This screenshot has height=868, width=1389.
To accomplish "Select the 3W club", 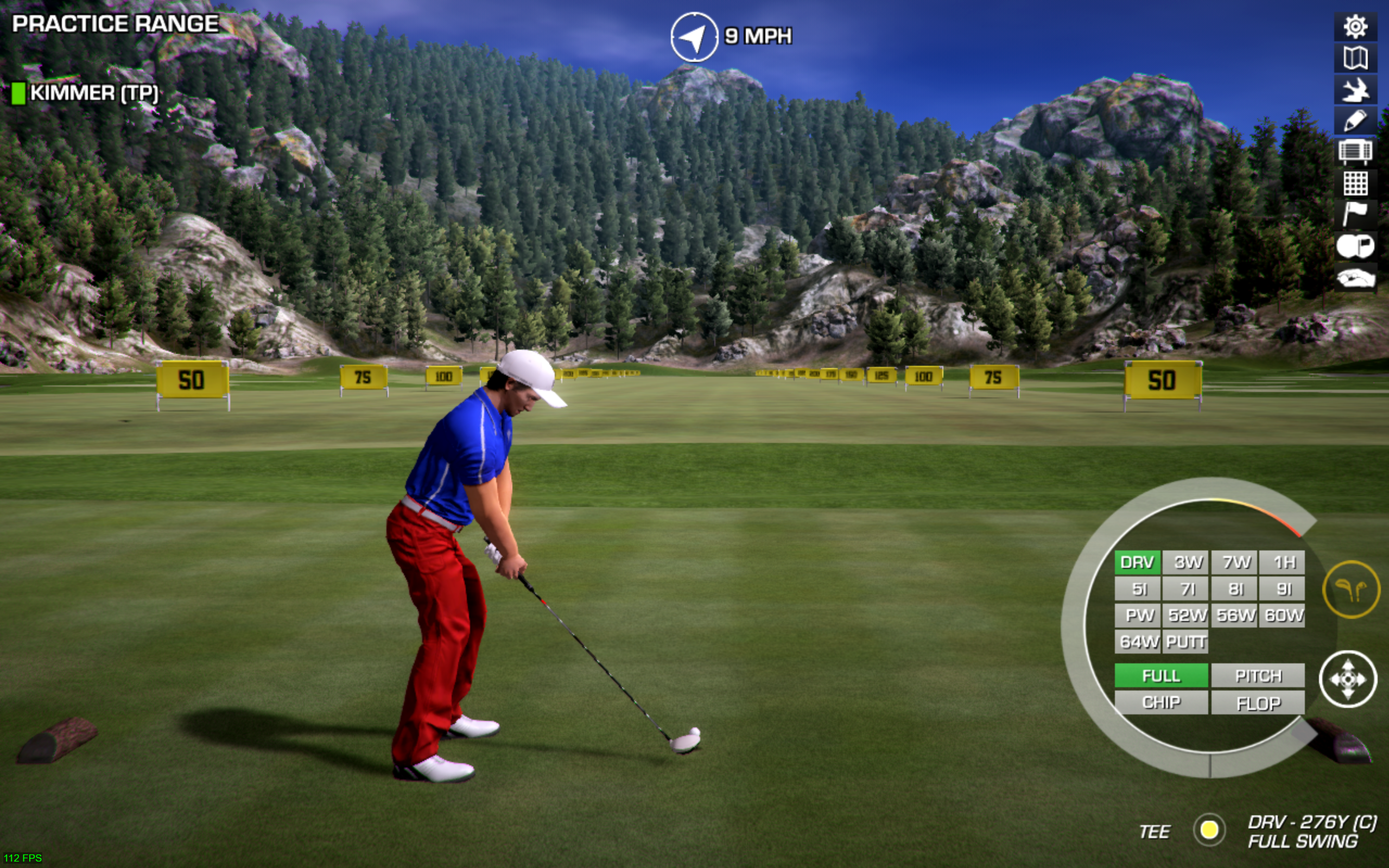I will click(1187, 562).
